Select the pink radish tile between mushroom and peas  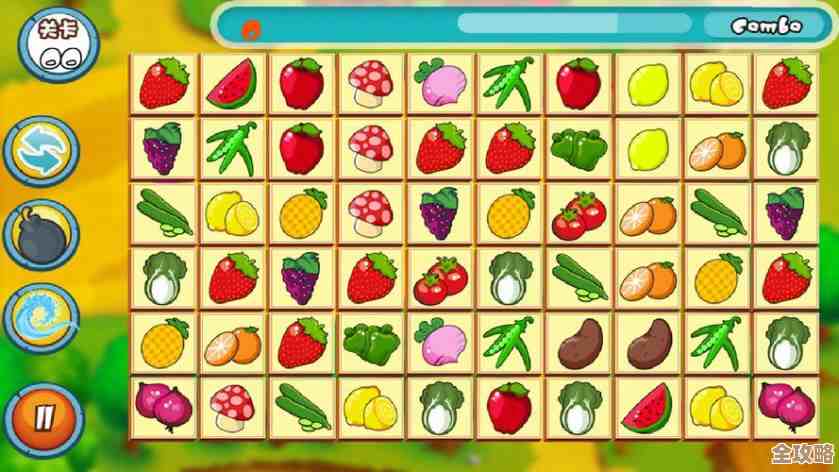point(441,83)
